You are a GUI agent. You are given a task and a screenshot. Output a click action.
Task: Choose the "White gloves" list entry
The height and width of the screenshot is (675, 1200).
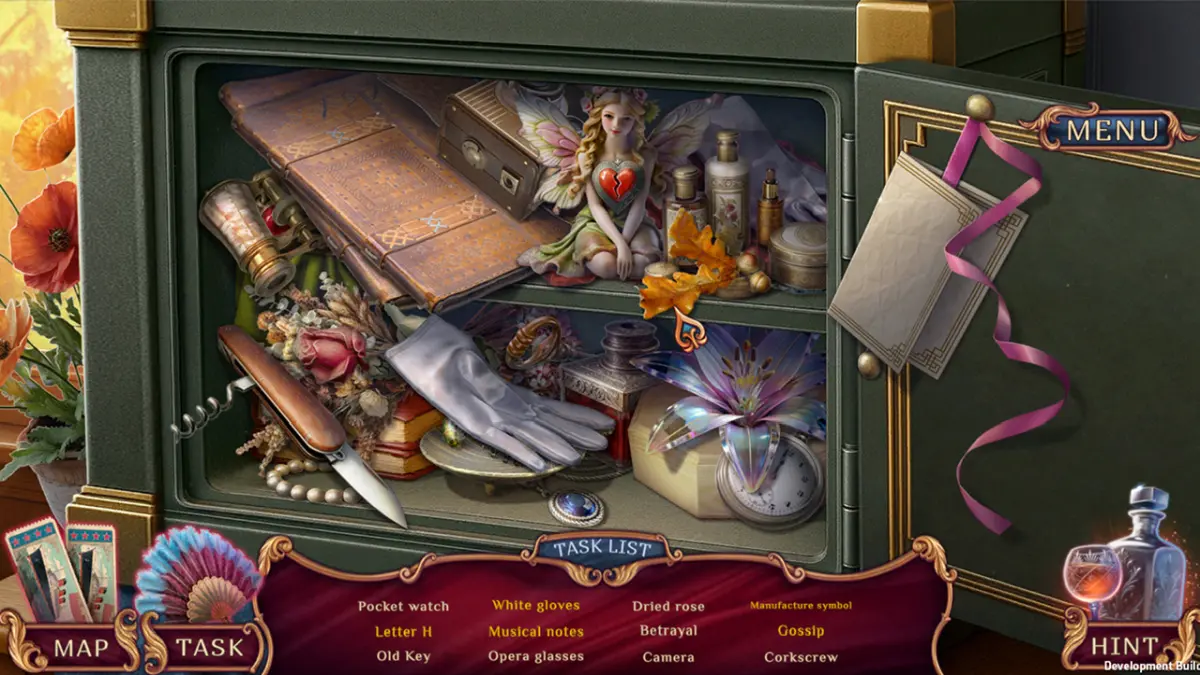[535, 606]
